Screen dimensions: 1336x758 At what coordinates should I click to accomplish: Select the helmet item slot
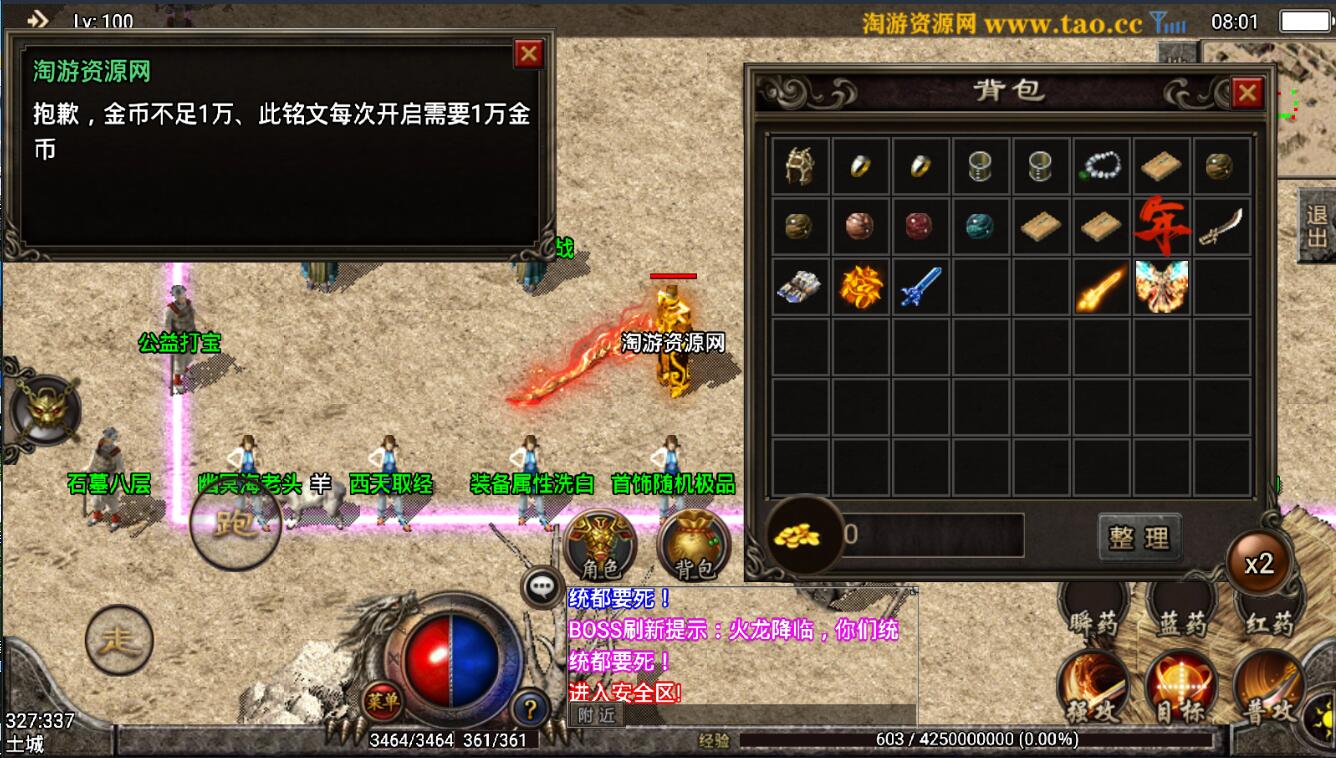pyautogui.click(x=800, y=166)
